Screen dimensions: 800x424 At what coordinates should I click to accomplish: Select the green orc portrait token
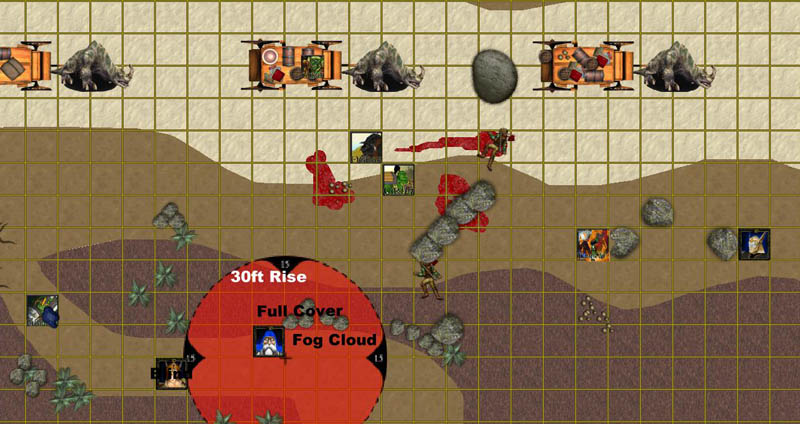tap(398, 180)
